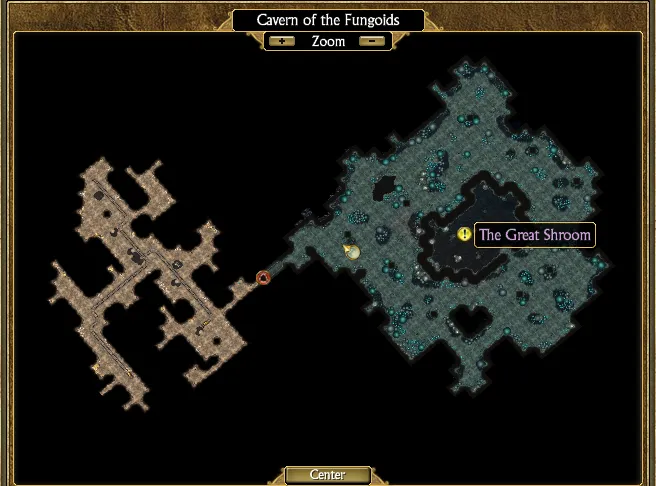
Task: Click the Center button to recenter map
Action: [x=328, y=475]
